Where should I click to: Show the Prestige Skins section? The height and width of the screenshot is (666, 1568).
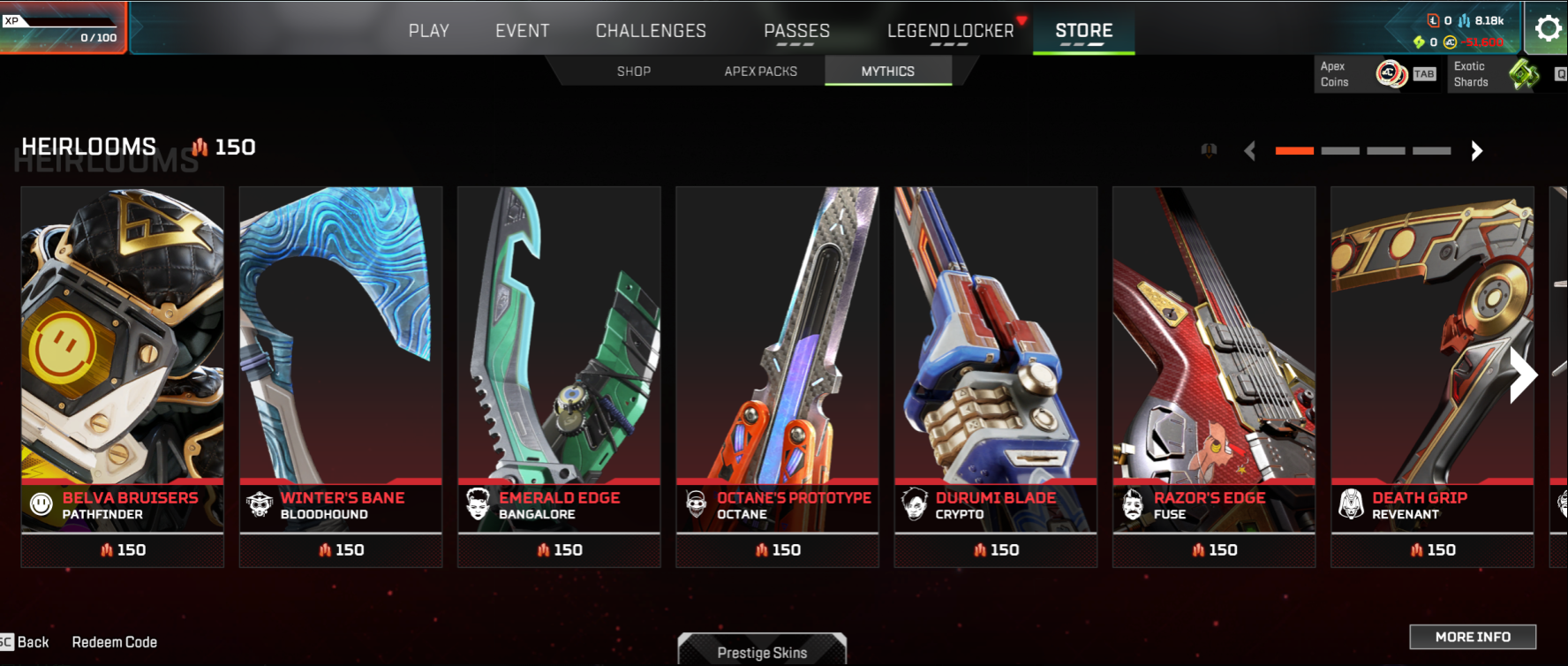tap(762, 652)
